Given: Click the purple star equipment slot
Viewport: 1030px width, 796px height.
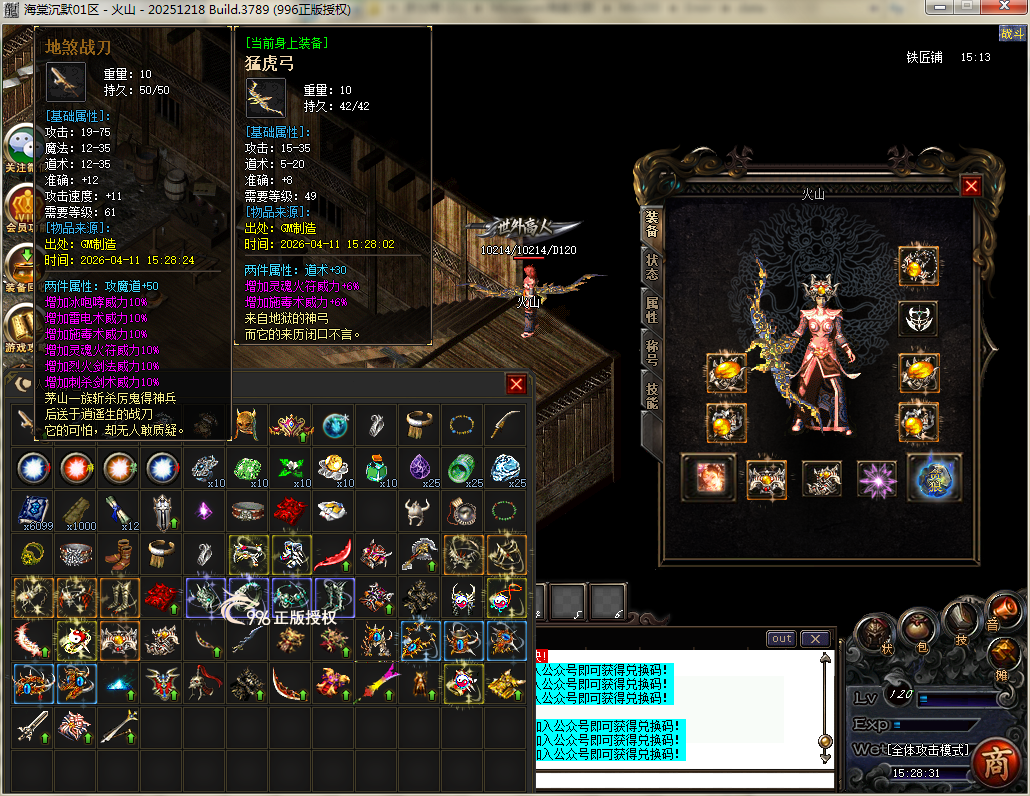Looking at the screenshot, I should (x=879, y=478).
